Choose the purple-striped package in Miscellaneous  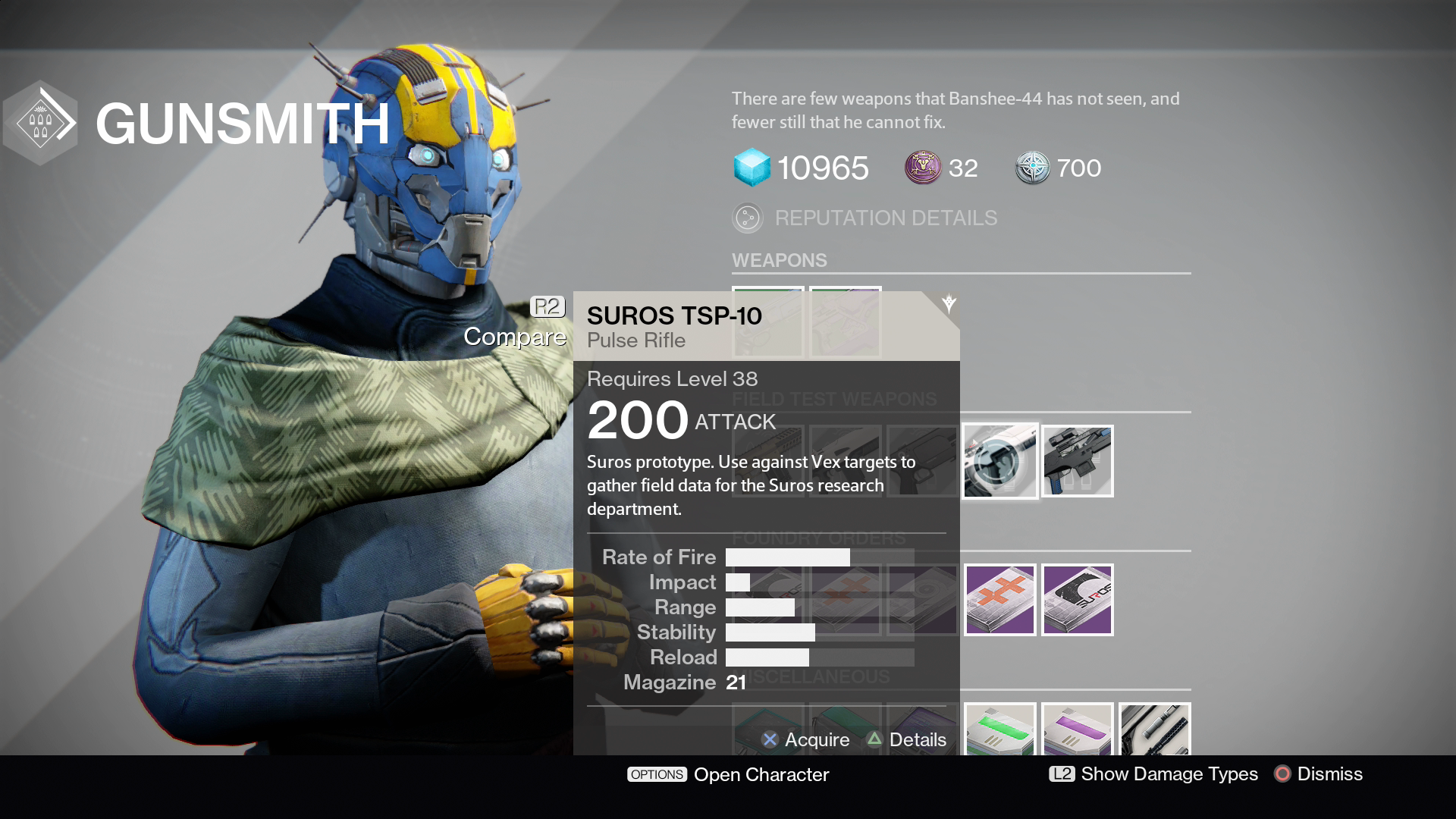(x=1078, y=730)
